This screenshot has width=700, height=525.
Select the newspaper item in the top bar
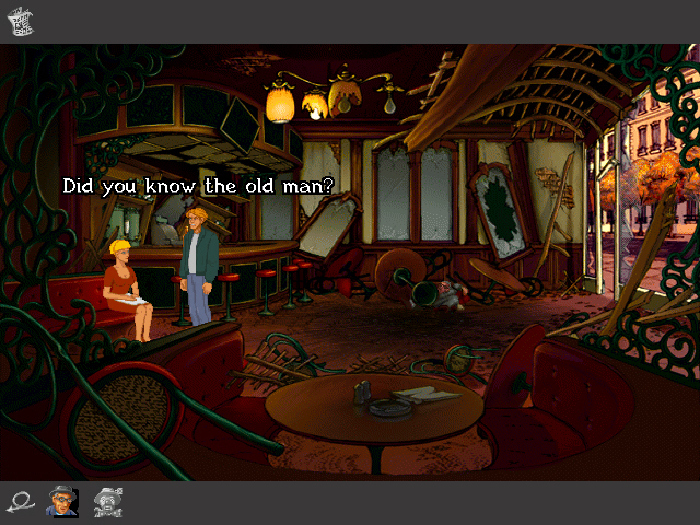click(x=21, y=22)
